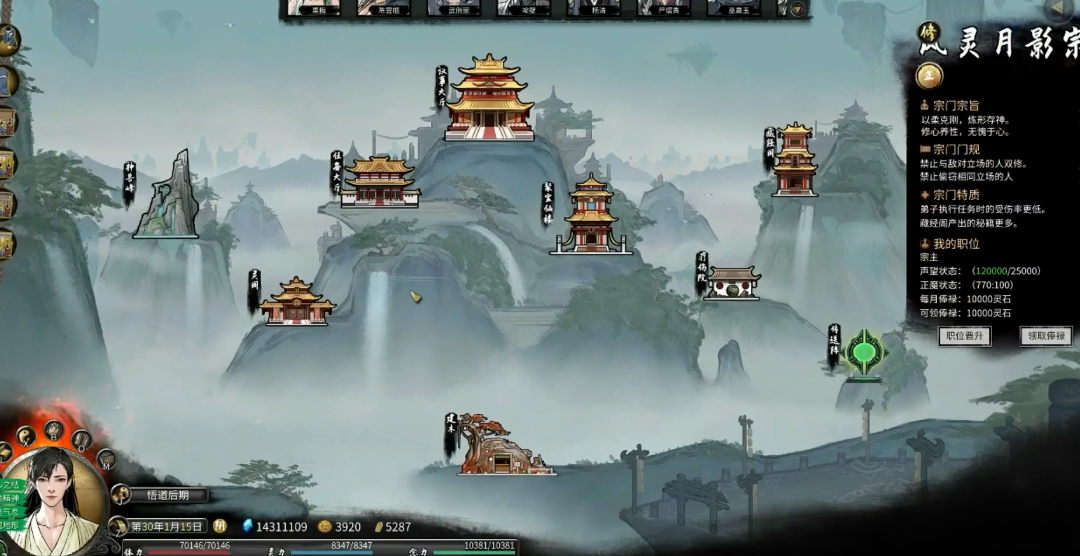Claim salary with 领取俸禄 button

(1046, 336)
